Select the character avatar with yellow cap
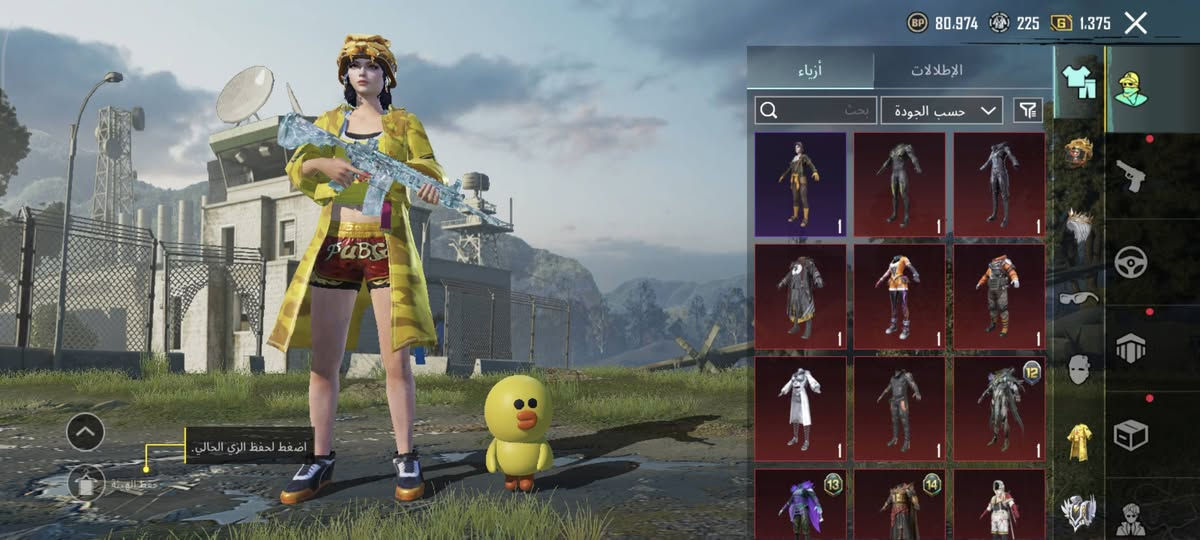Screen dimensions: 1200x540 point(1131,88)
